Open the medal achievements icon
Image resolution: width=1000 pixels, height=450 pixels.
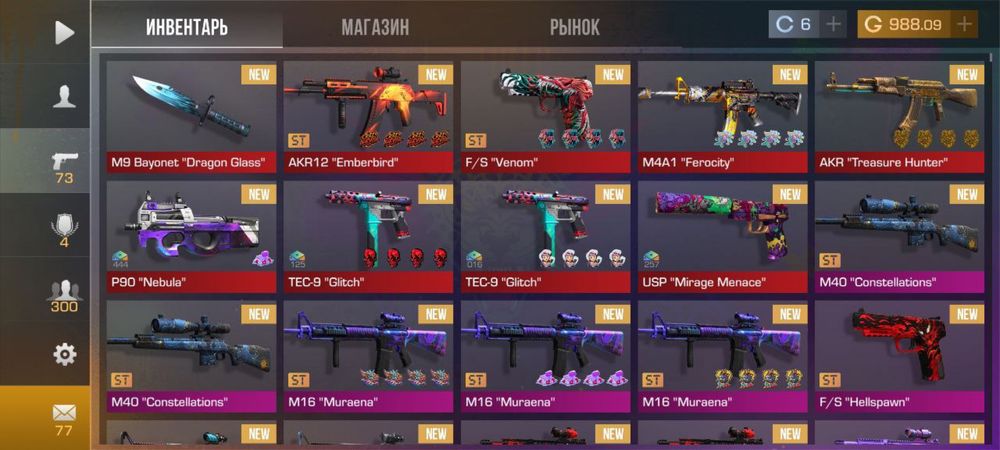(64, 229)
